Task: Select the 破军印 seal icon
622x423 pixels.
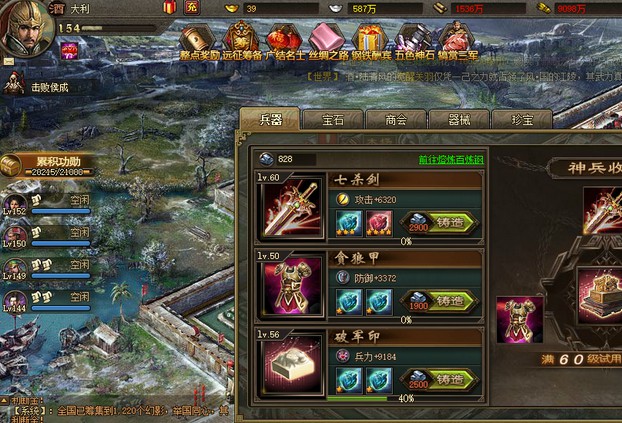Action: [291, 363]
